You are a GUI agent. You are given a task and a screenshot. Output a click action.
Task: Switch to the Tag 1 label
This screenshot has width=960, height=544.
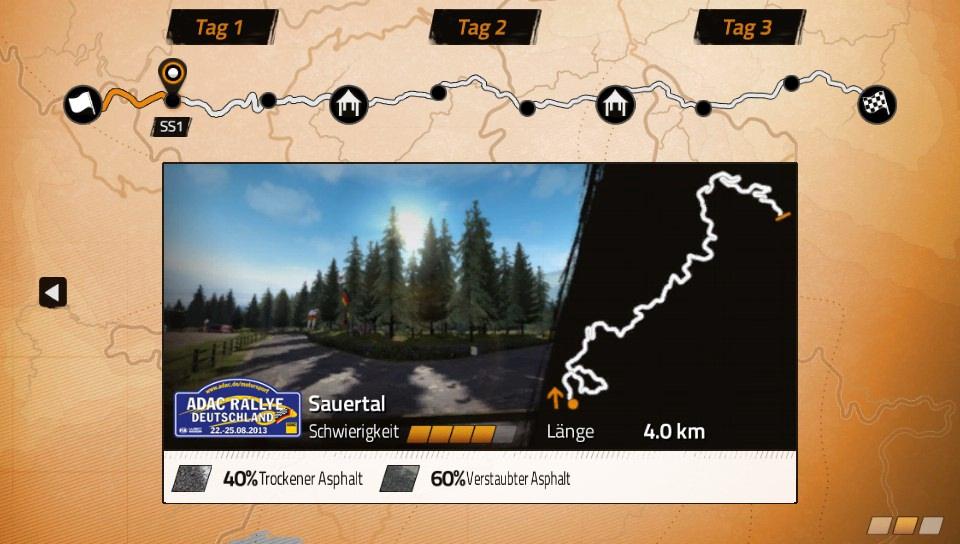point(220,27)
